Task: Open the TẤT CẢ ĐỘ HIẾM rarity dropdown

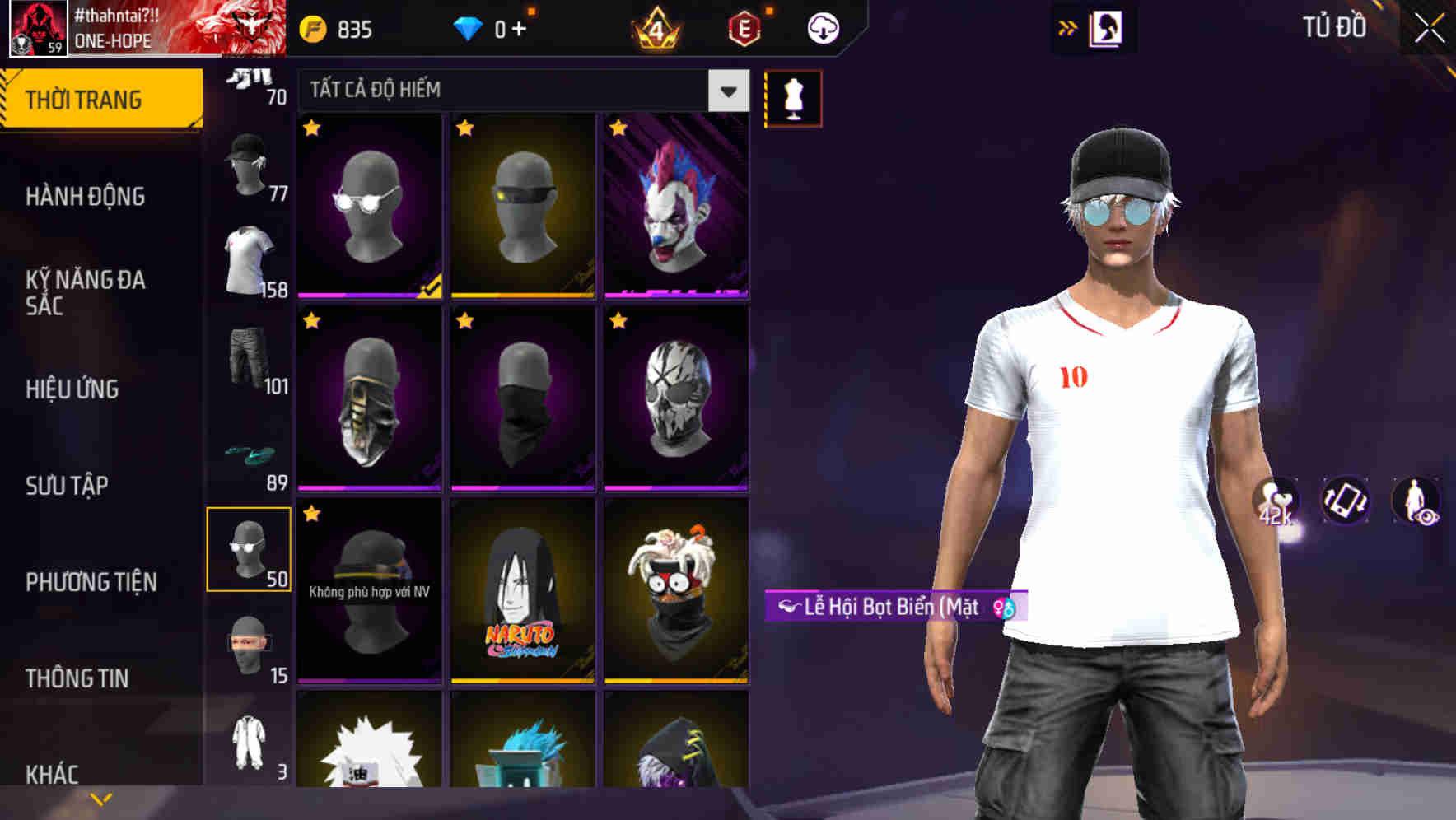Action: (x=519, y=91)
